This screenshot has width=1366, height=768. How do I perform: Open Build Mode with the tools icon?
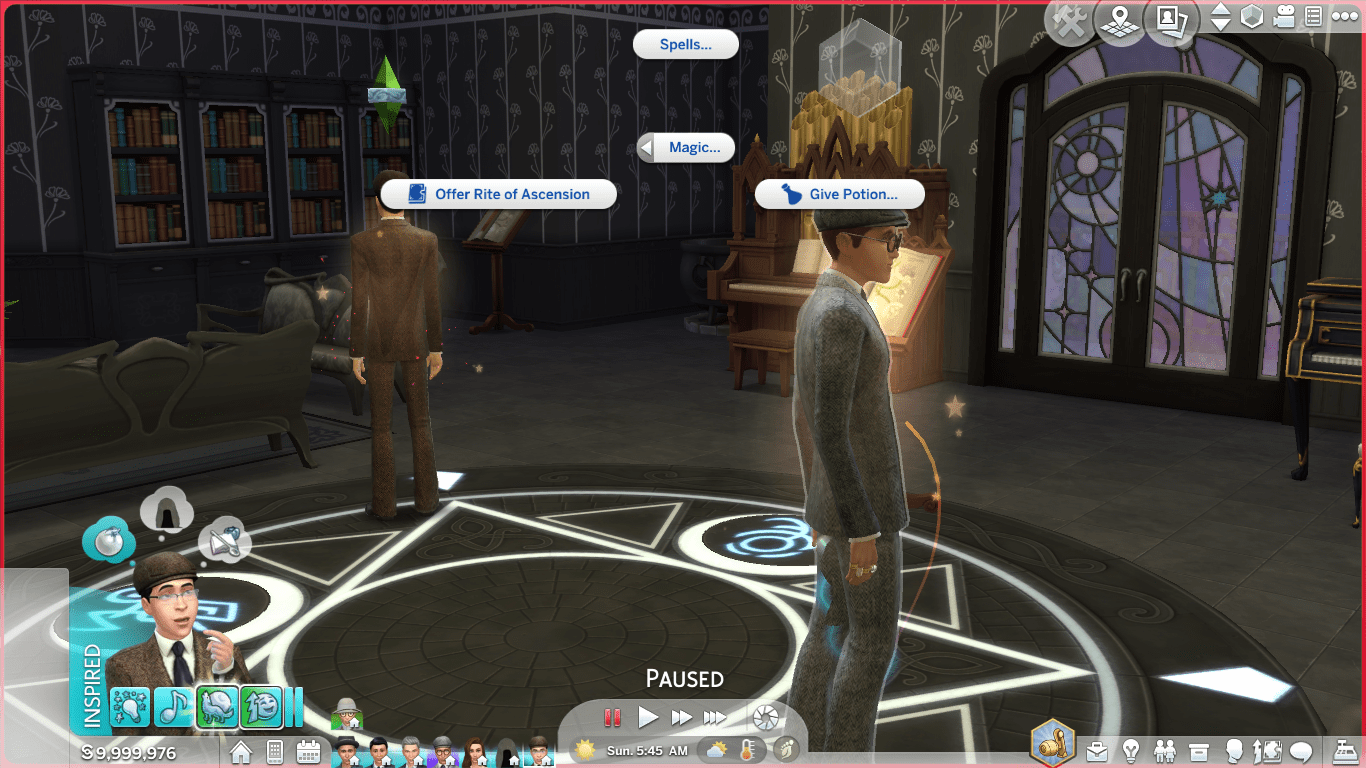[x=1069, y=21]
